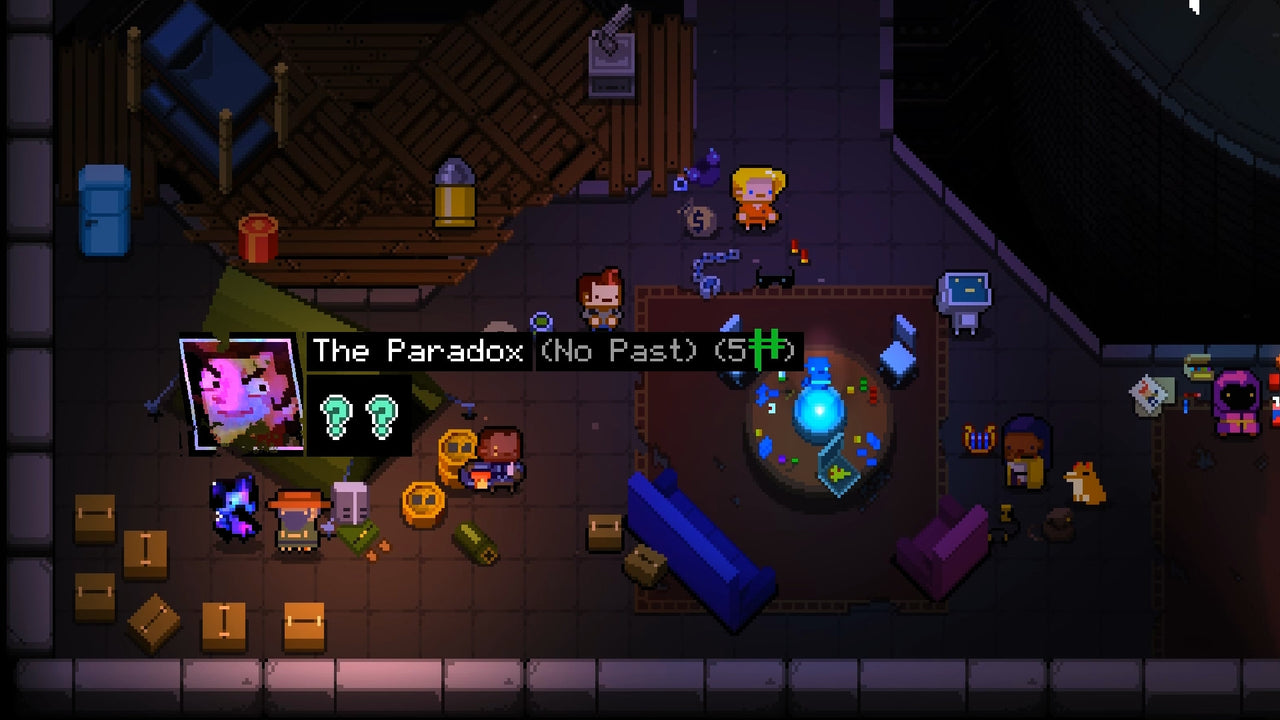Screen dimensions: 1280x720
Task: Click the harp item on the wall
Action: coord(980,440)
